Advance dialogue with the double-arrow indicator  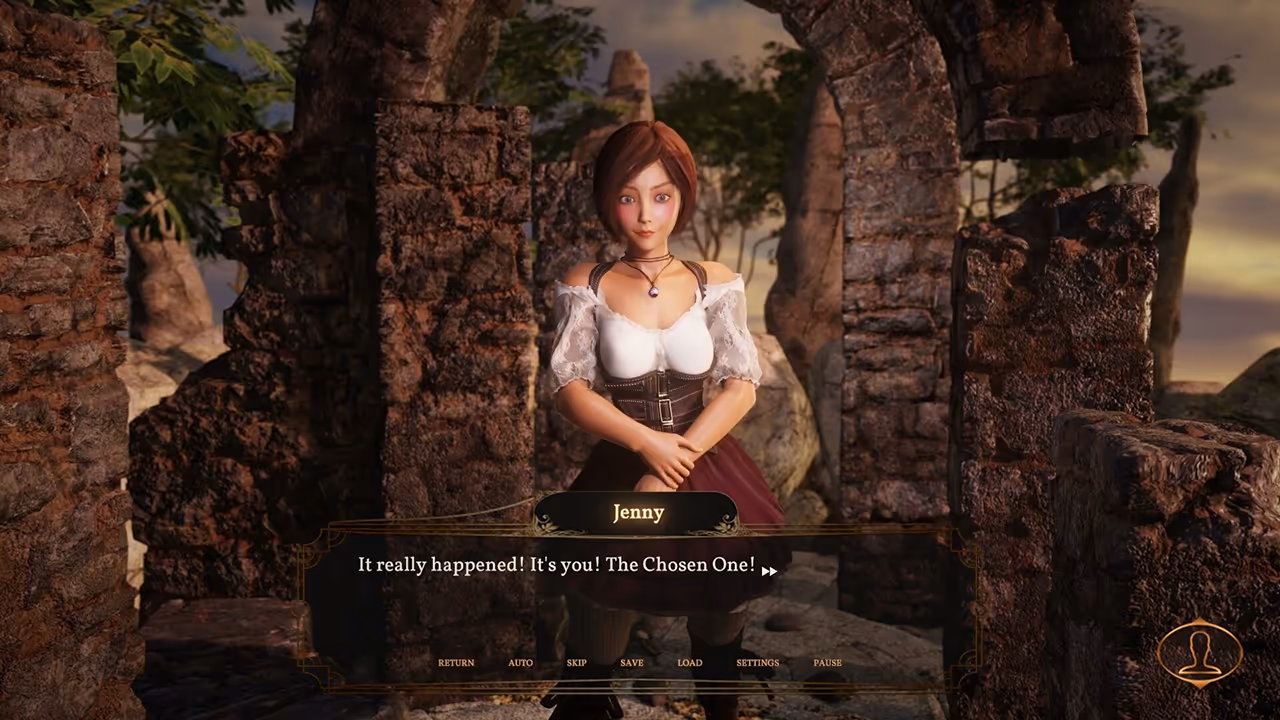(769, 571)
